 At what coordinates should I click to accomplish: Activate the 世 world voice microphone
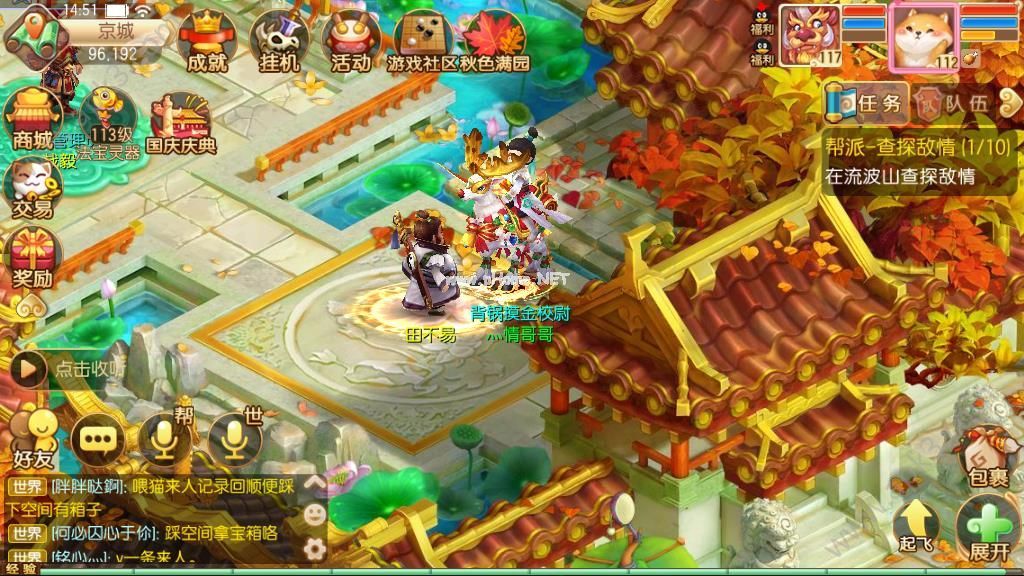point(233,437)
